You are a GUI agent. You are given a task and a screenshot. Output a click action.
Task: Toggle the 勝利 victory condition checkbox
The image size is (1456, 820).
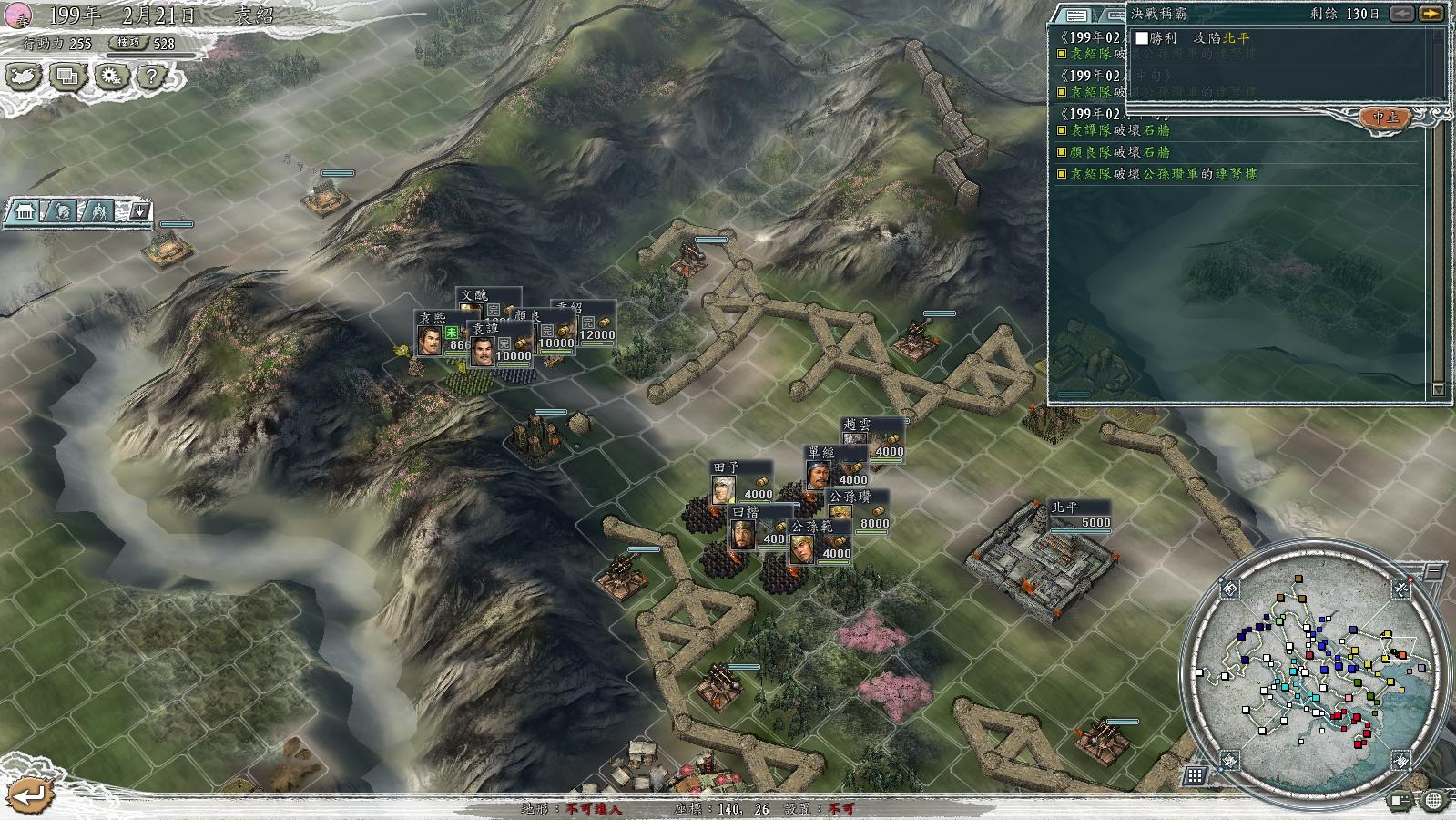tap(1141, 38)
